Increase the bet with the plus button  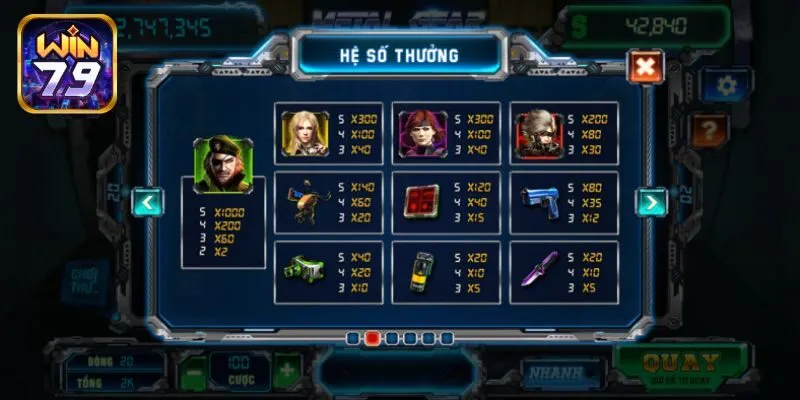286,371
